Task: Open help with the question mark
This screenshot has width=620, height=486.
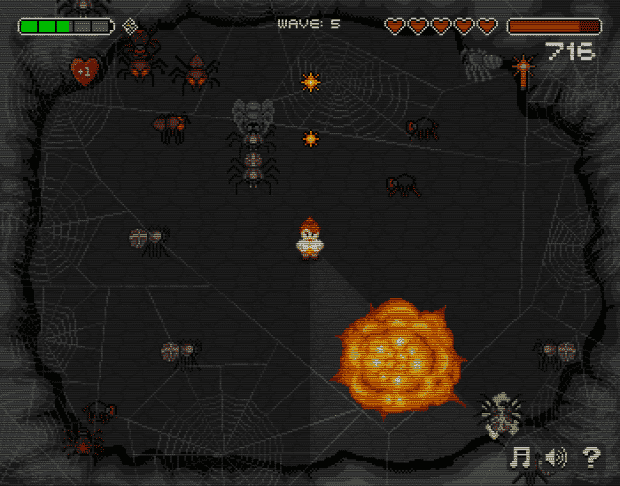Action: (x=591, y=457)
